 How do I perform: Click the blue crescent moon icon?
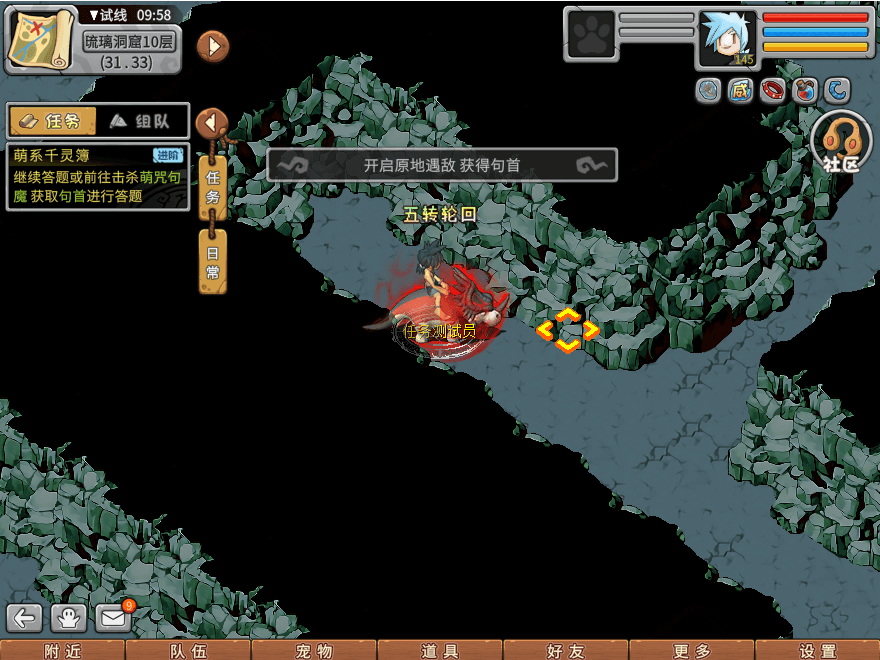pos(836,91)
